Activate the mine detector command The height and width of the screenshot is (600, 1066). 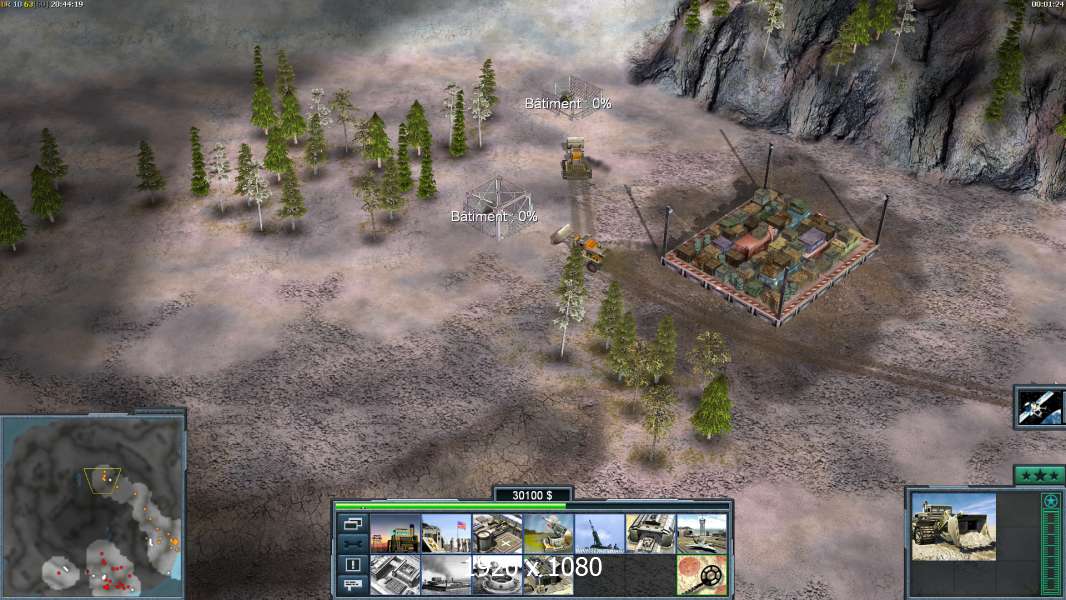[x=701, y=575]
